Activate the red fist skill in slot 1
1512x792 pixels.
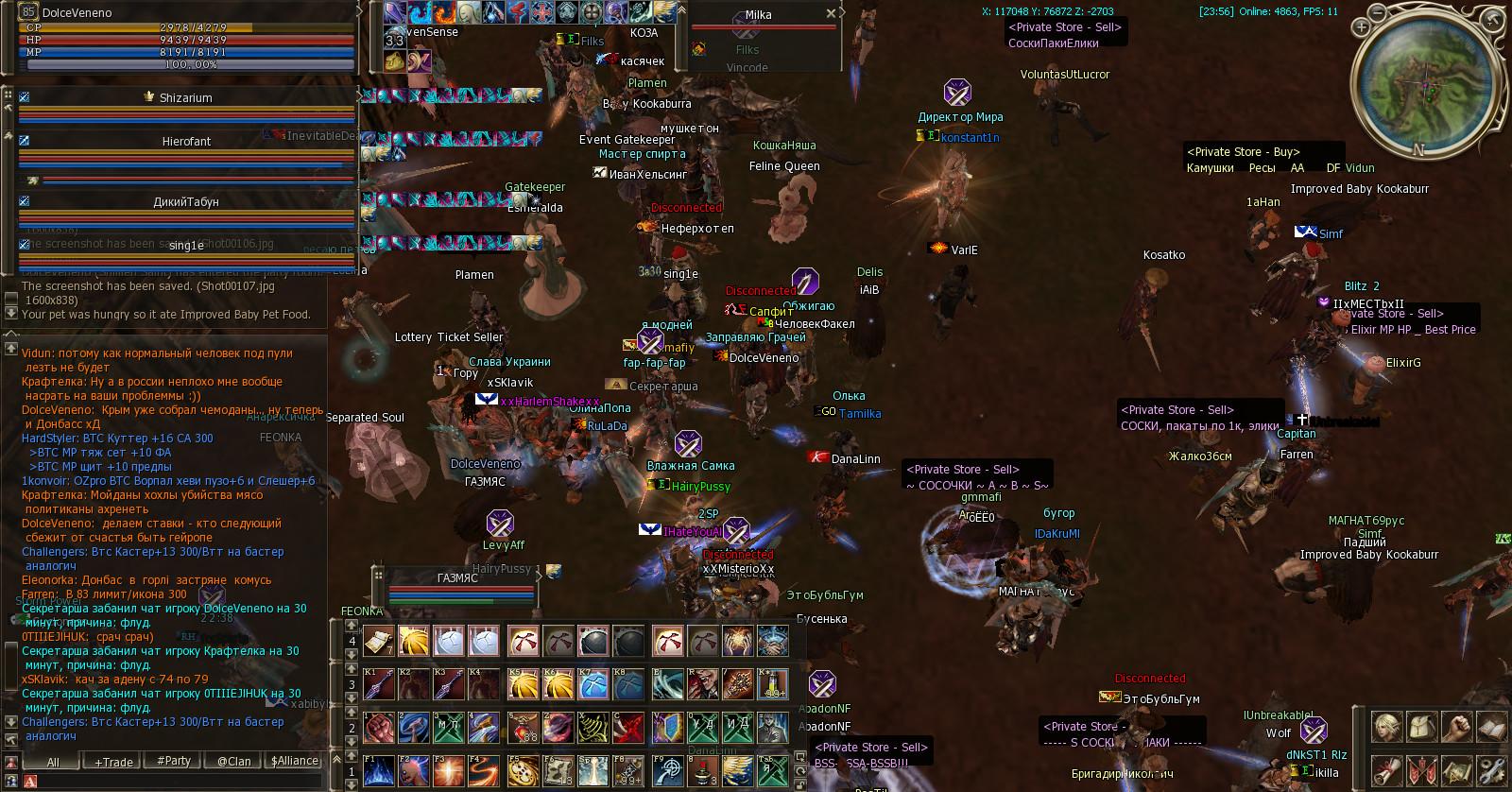pos(378,728)
